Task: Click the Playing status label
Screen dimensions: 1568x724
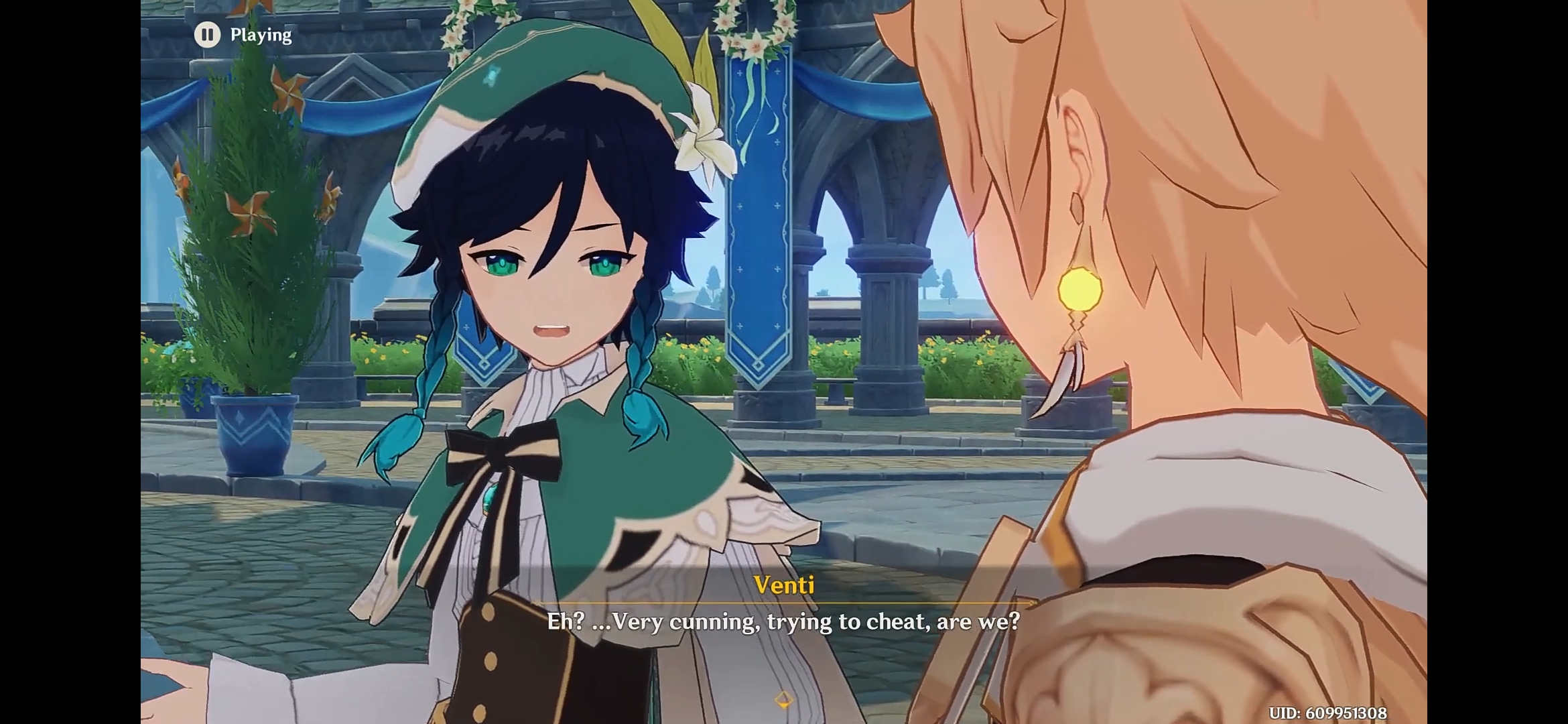Action: [261, 34]
